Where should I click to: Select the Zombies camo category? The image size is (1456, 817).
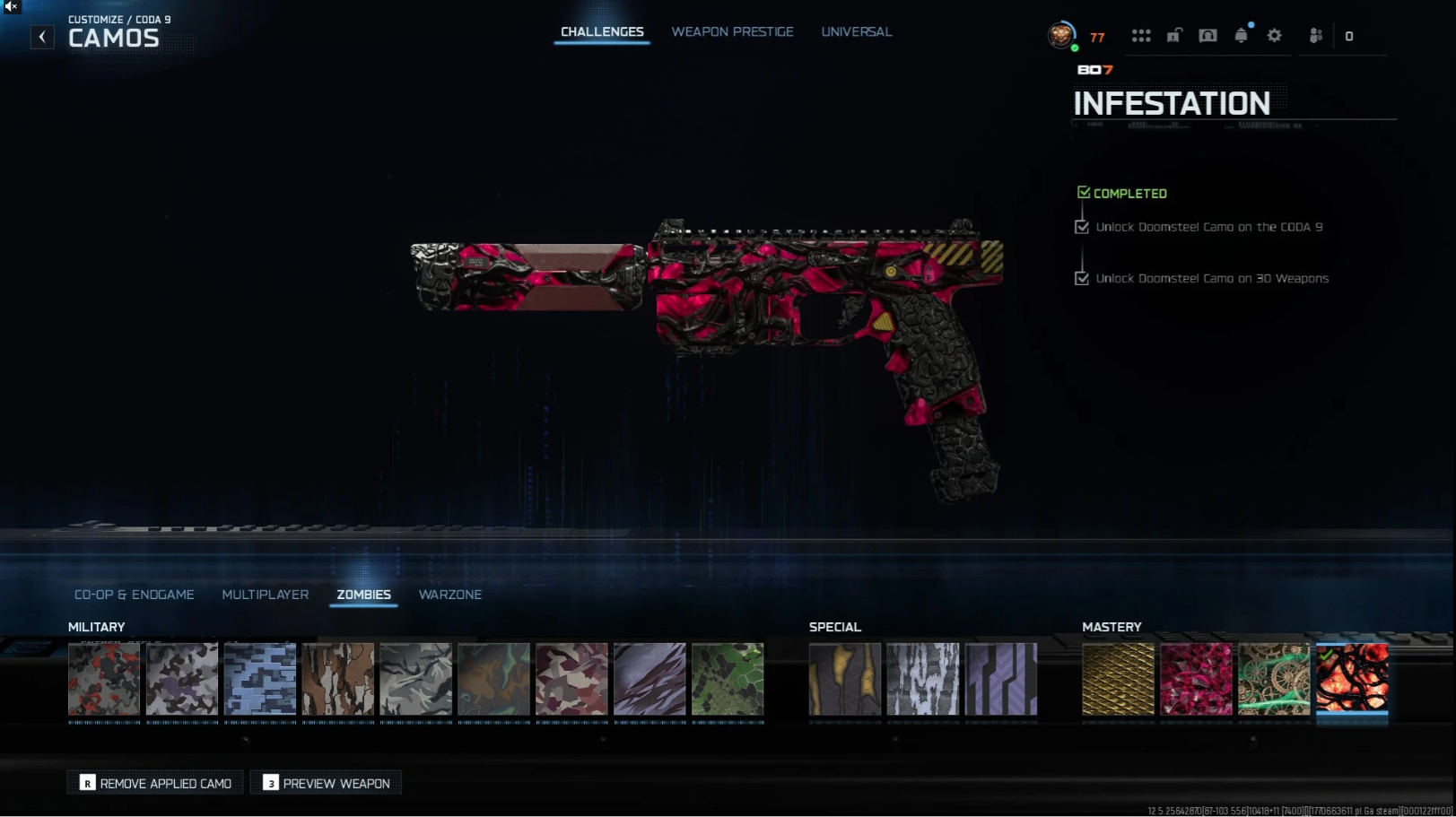[363, 595]
